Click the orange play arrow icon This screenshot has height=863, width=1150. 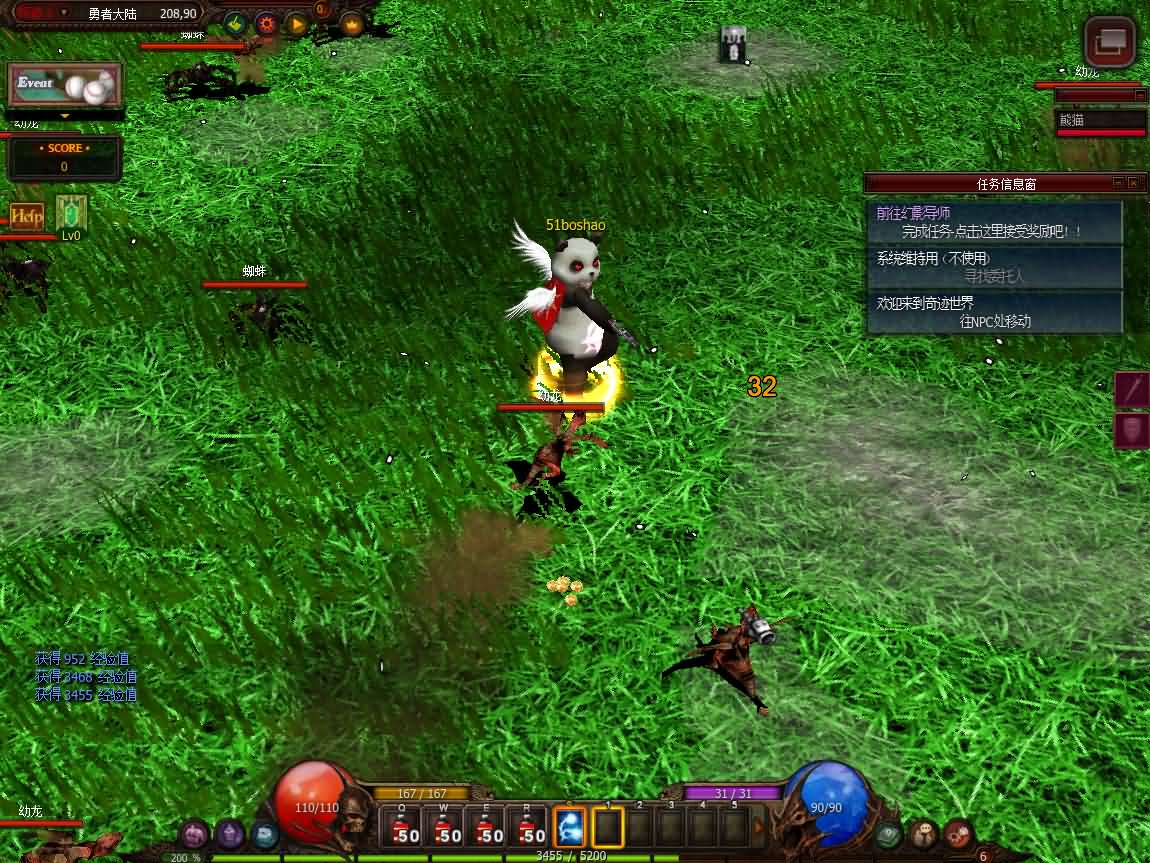[296, 22]
